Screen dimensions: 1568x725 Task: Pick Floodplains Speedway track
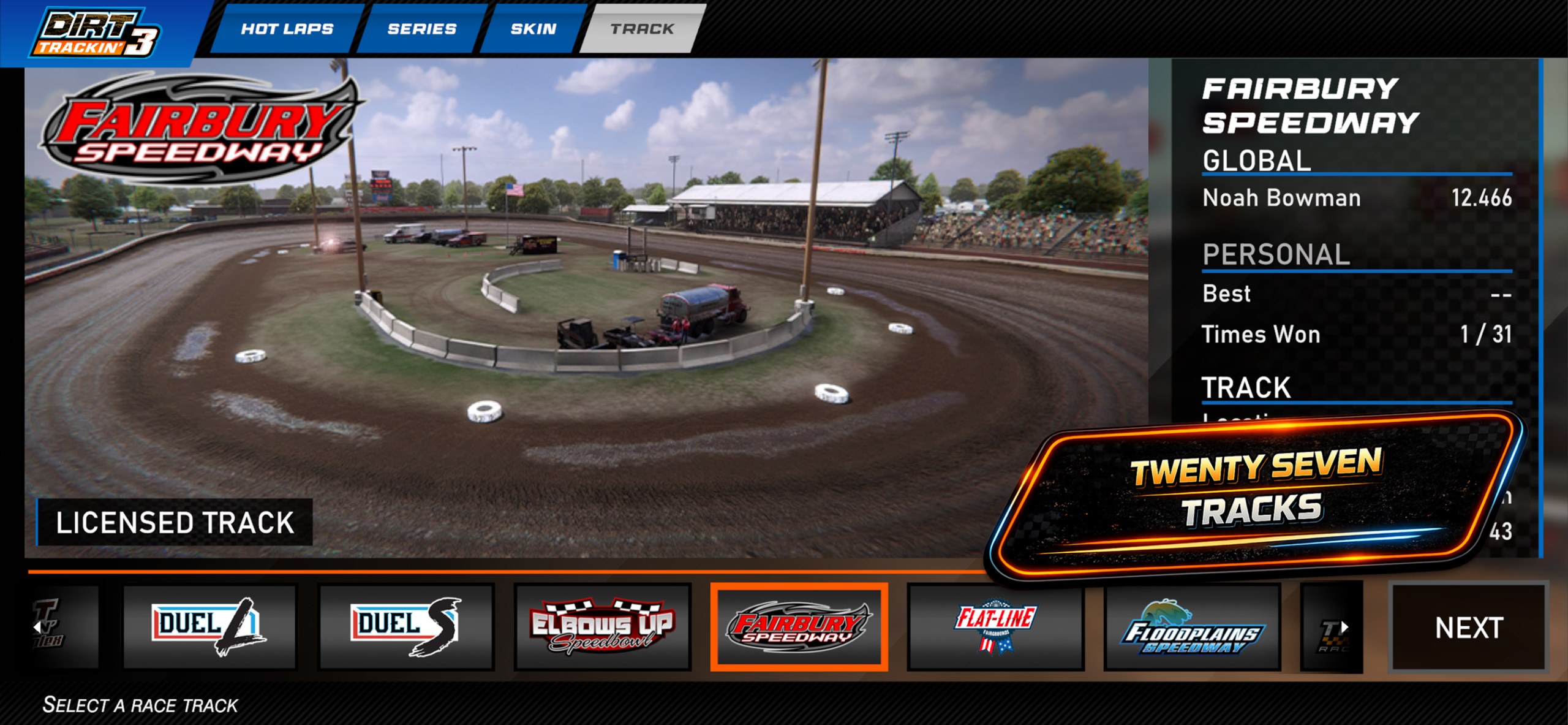(x=1192, y=626)
